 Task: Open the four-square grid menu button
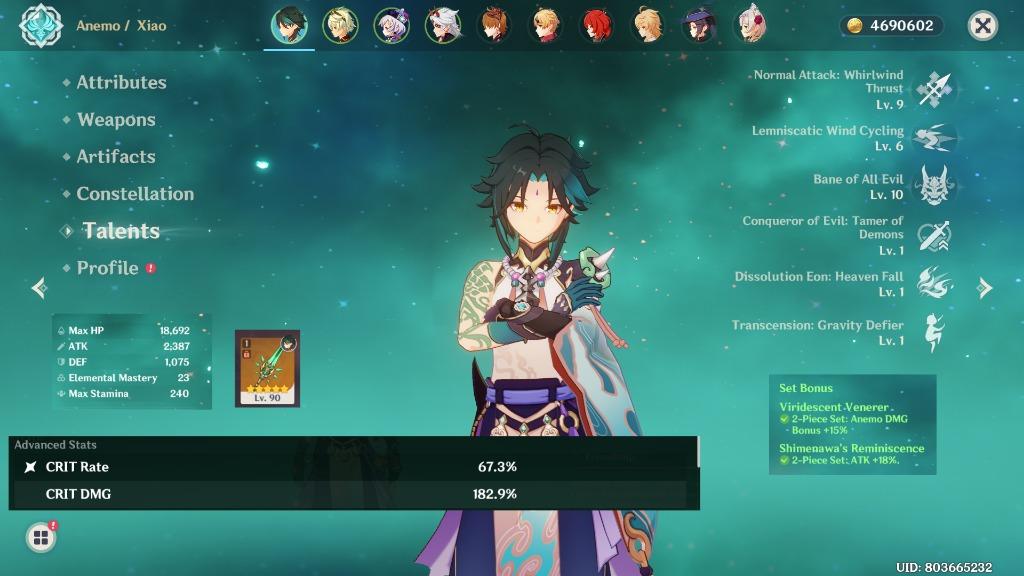pyautogui.click(x=41, y=538)
